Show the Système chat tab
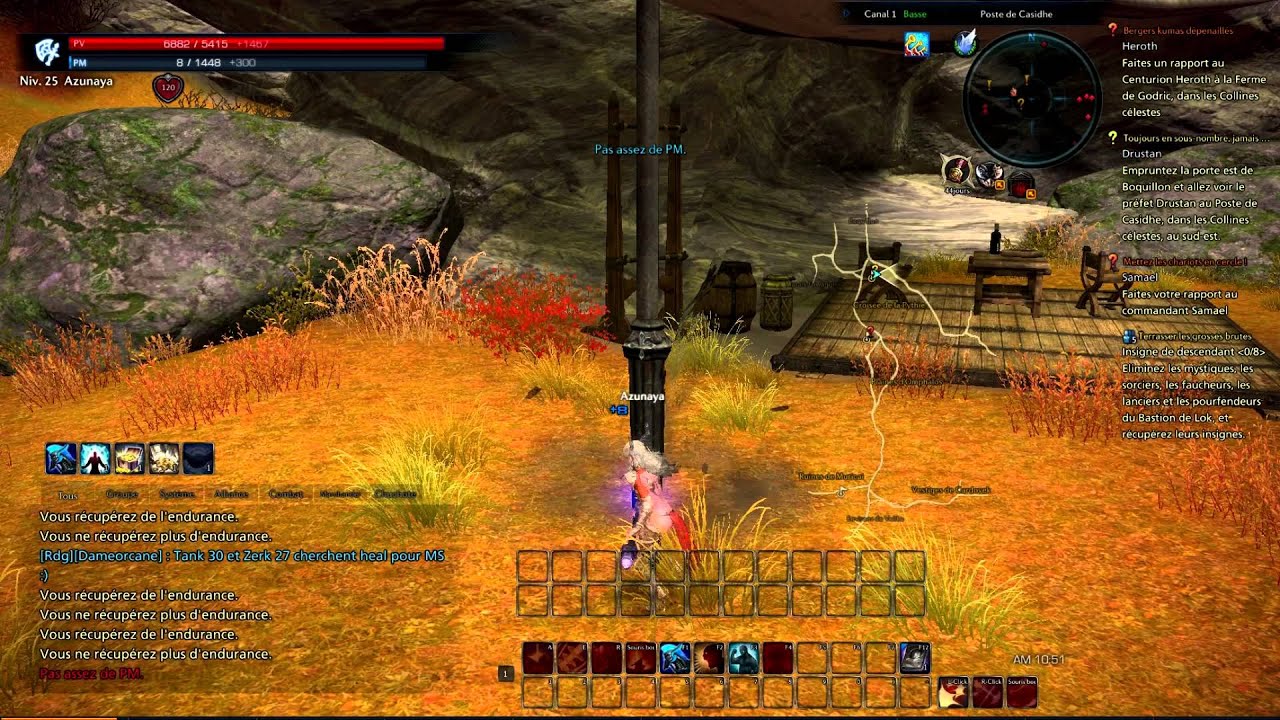1280x720 pixels. point(177,494)
